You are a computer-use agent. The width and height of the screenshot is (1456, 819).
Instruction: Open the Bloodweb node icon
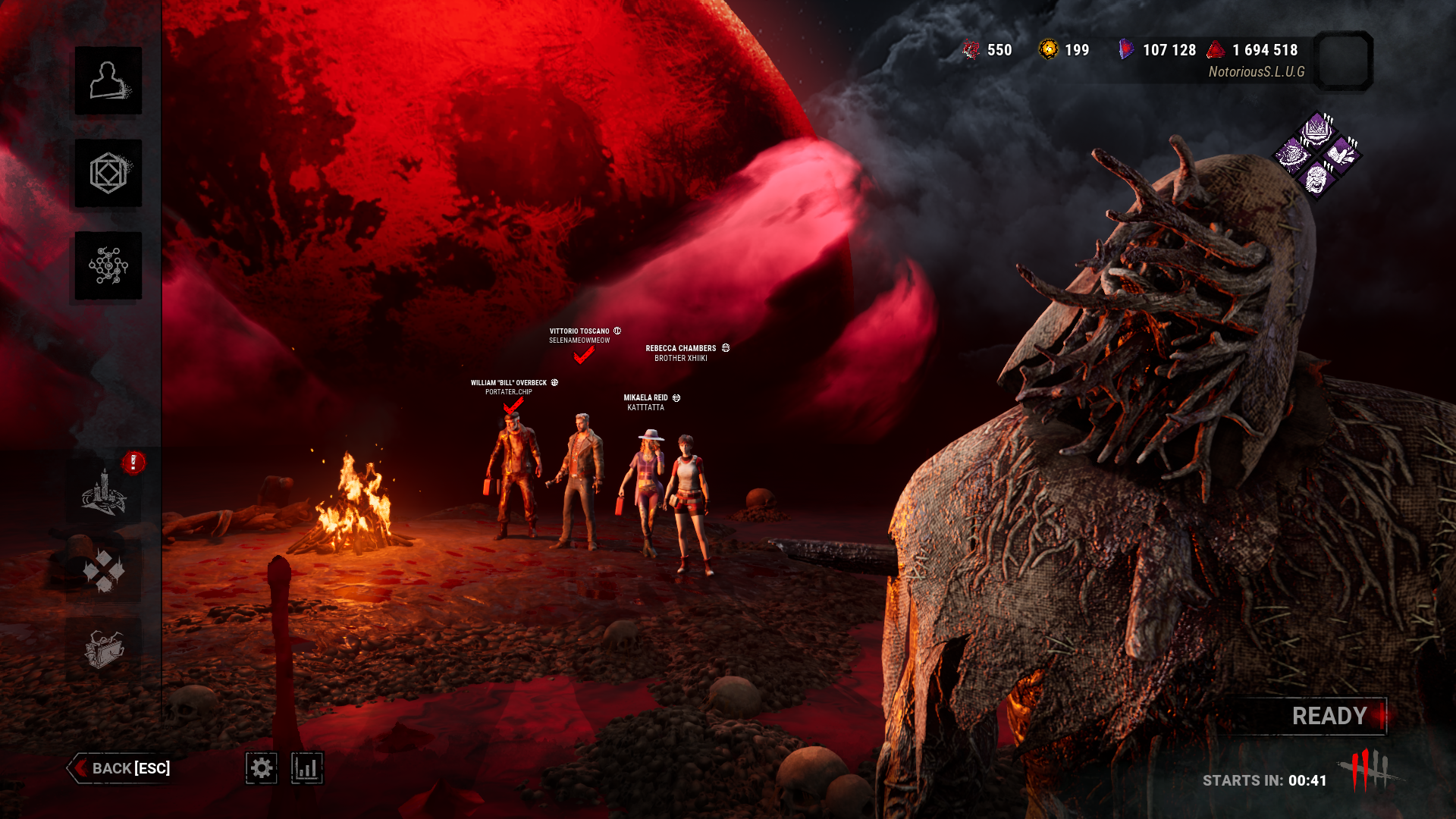108,265
